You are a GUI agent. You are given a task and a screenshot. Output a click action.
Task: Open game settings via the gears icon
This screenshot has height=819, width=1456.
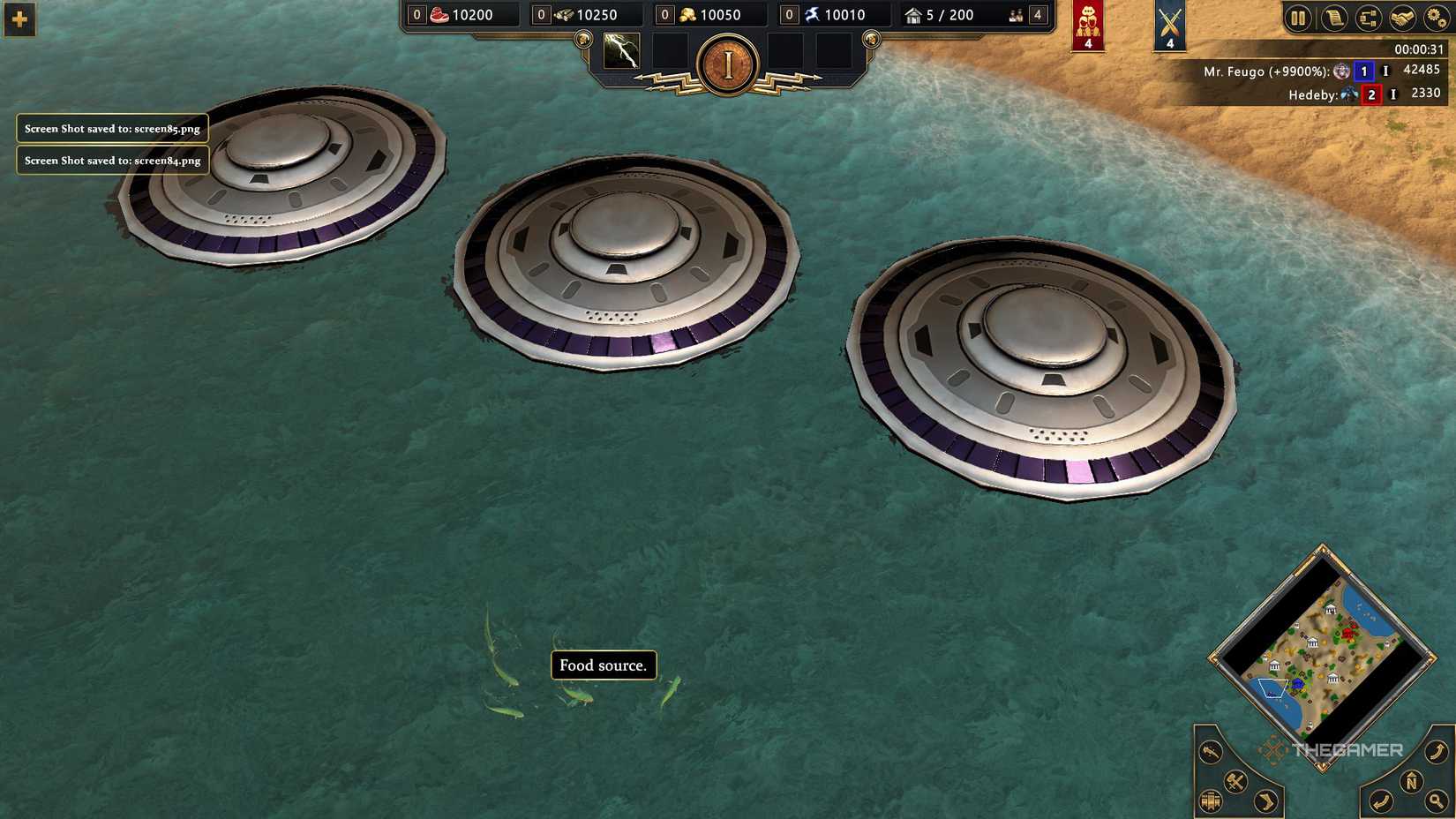[x=1436, y=18]
